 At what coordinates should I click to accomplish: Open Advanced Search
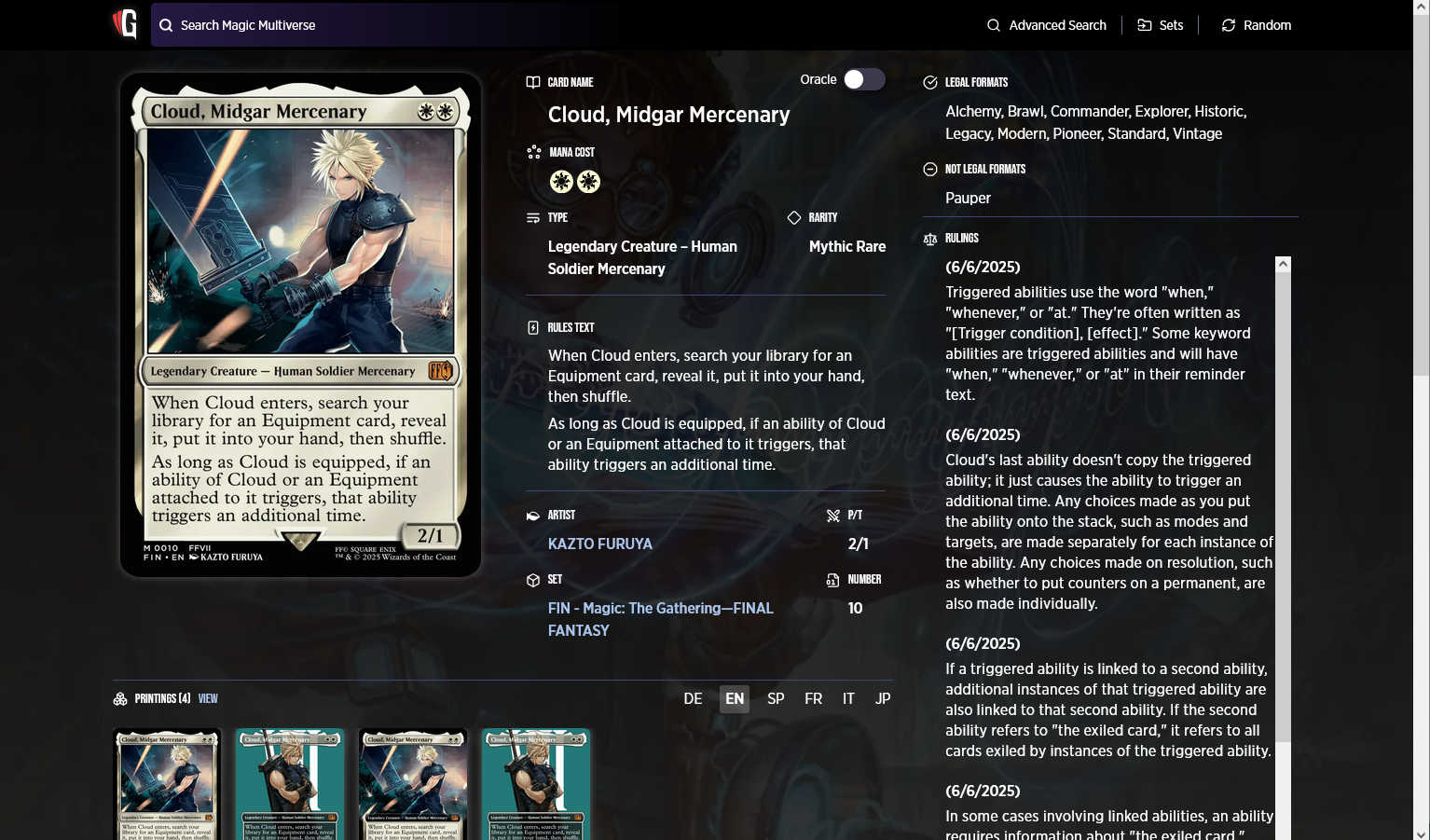click(1046, 25)
